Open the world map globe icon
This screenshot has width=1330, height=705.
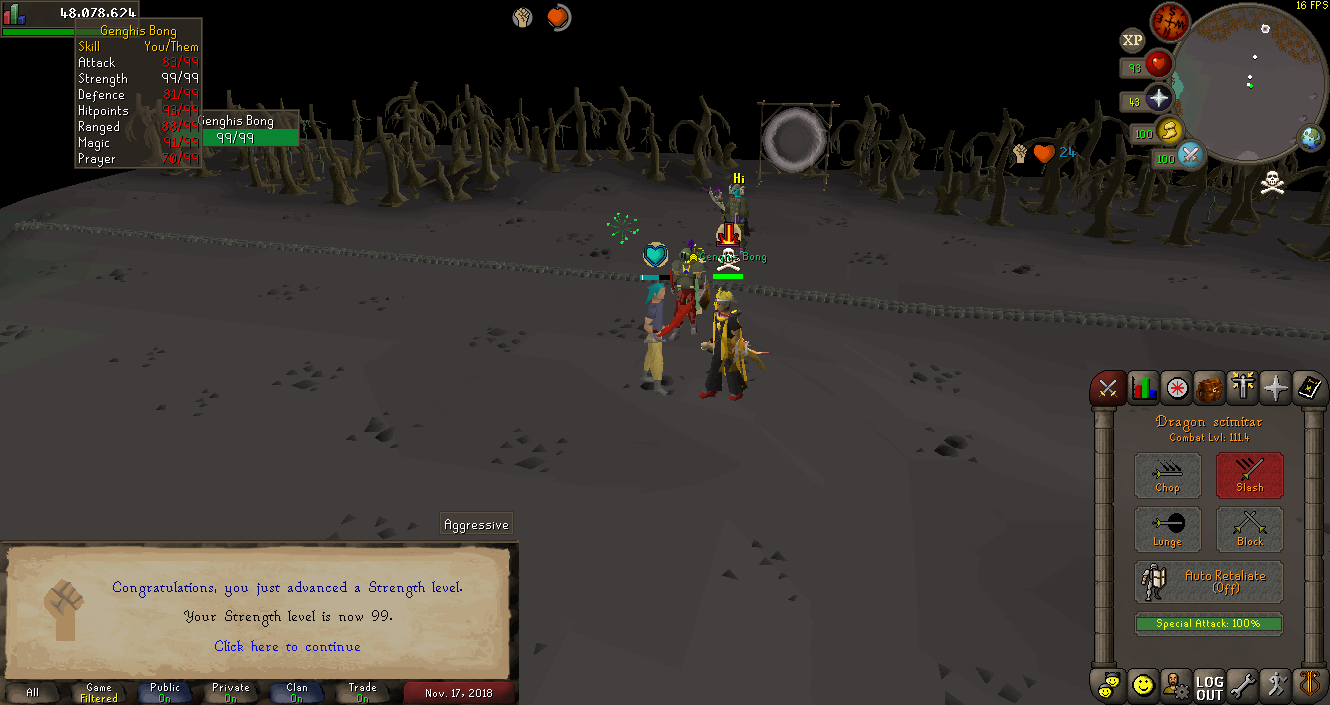(1310, 137)
